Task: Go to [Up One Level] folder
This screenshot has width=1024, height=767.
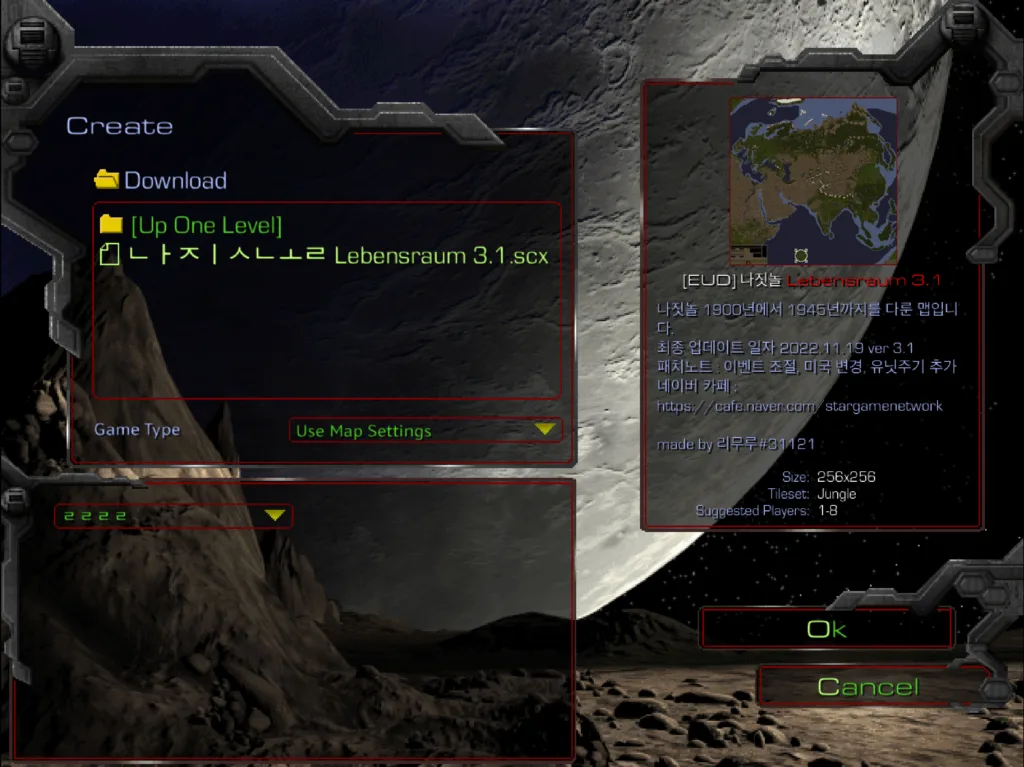Action: [x=205, y=225]
